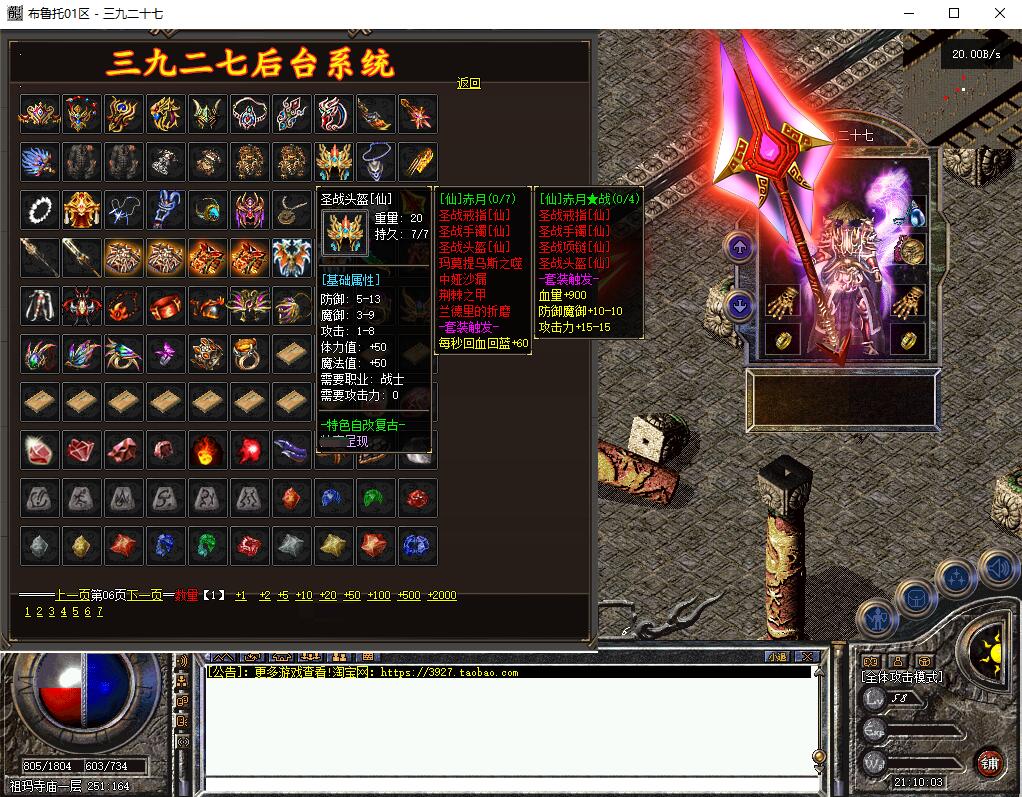Go to previous page via 上一页

pyautogui.click(x=72, y=595)
